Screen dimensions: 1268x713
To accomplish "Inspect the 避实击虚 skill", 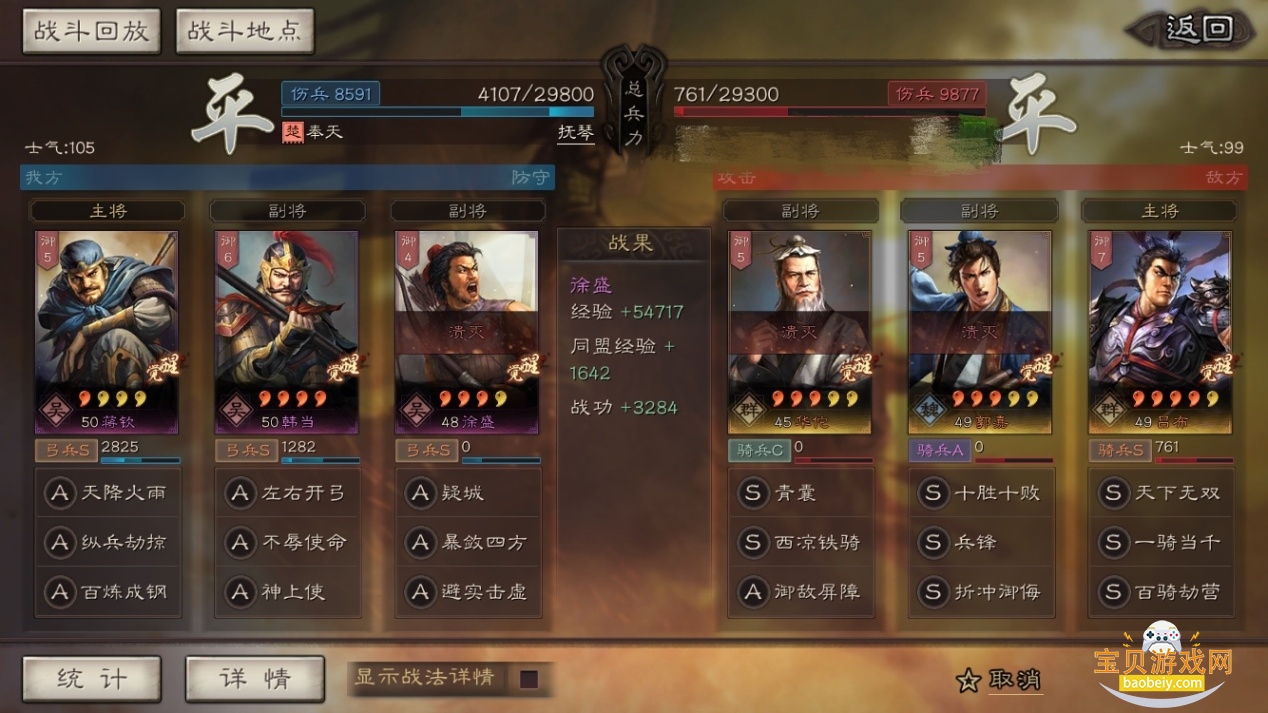I will pos(468,592).
